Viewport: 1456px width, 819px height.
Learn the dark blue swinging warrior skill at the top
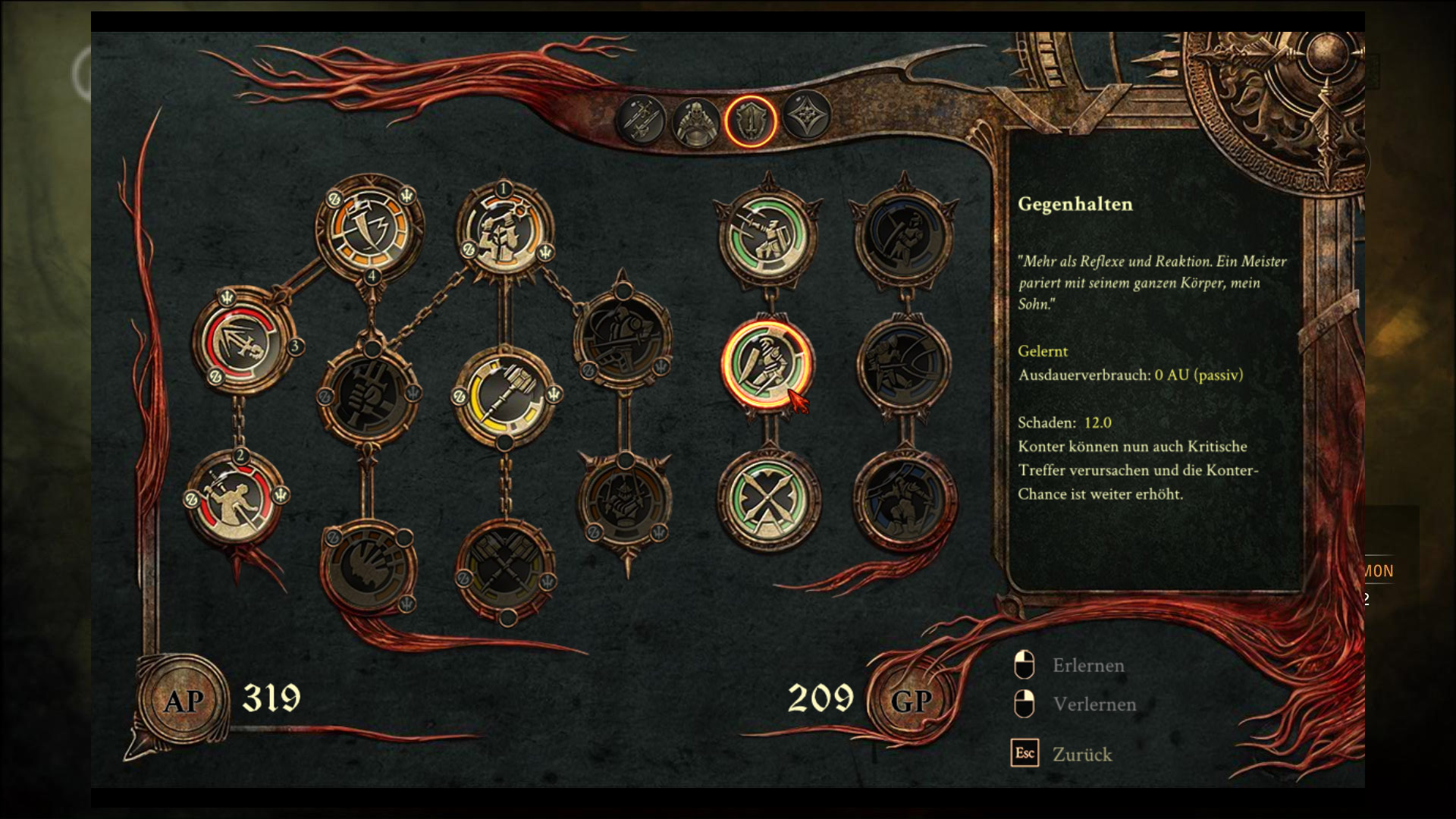coord(902,235)
